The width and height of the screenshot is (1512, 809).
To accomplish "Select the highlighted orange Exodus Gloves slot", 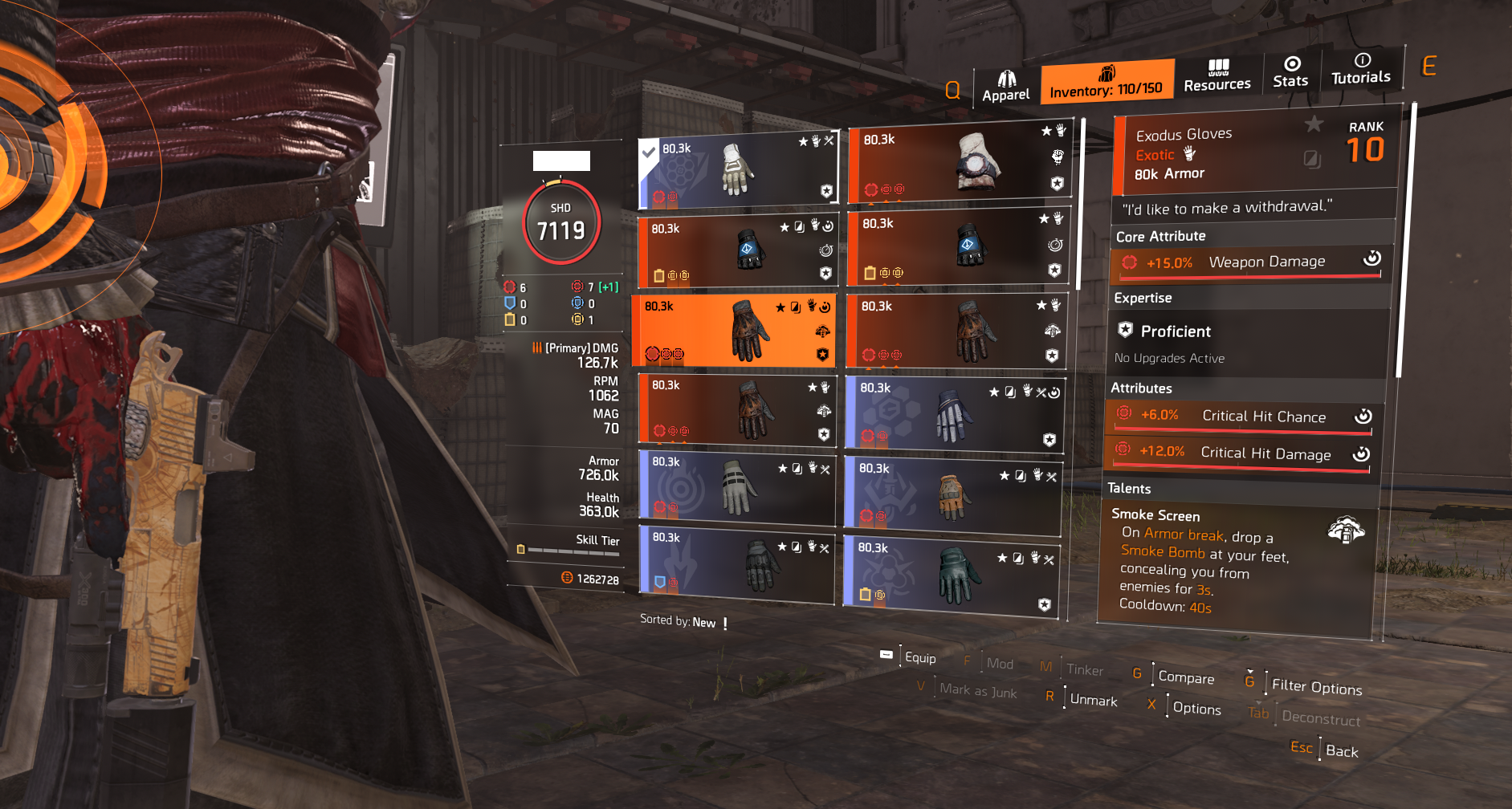I will 733,331.
